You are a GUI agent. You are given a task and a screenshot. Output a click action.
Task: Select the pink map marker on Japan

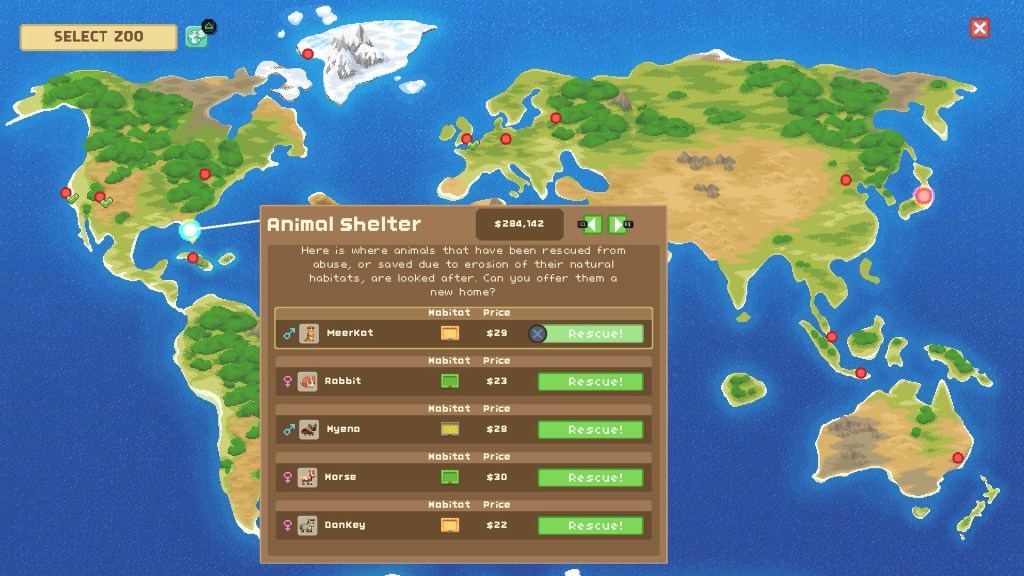(x=923, y=196)
